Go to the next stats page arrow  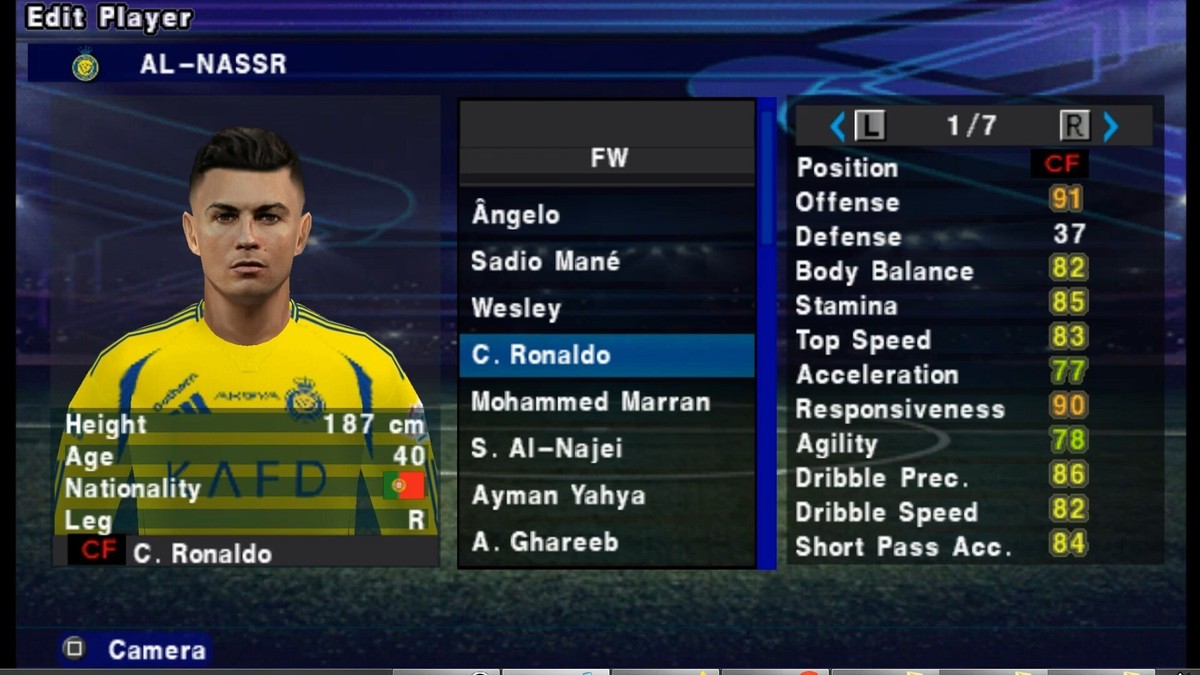pyautogui.click(x=1110, y=126)
